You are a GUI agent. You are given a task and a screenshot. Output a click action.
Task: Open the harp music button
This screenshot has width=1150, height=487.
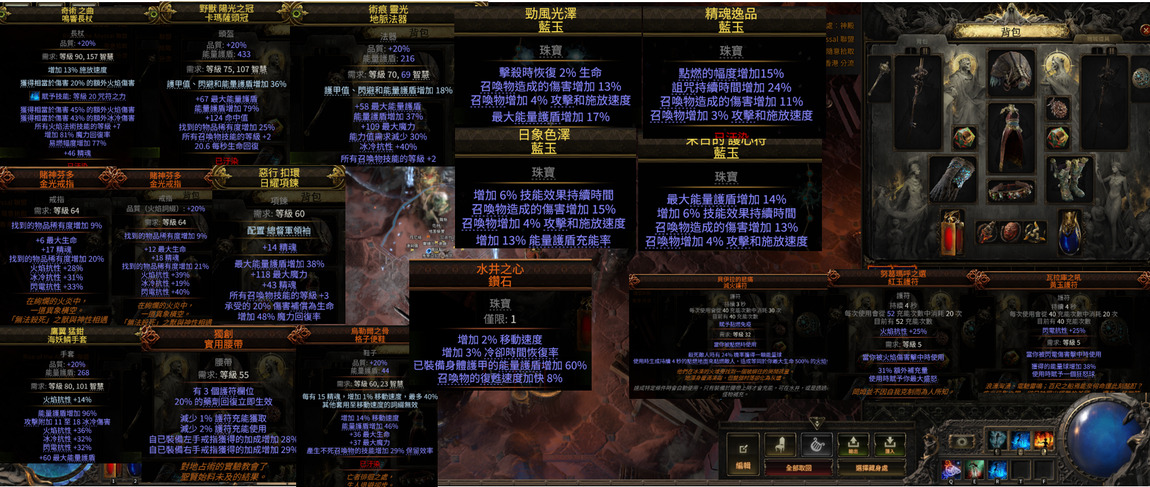pos(815,447)
